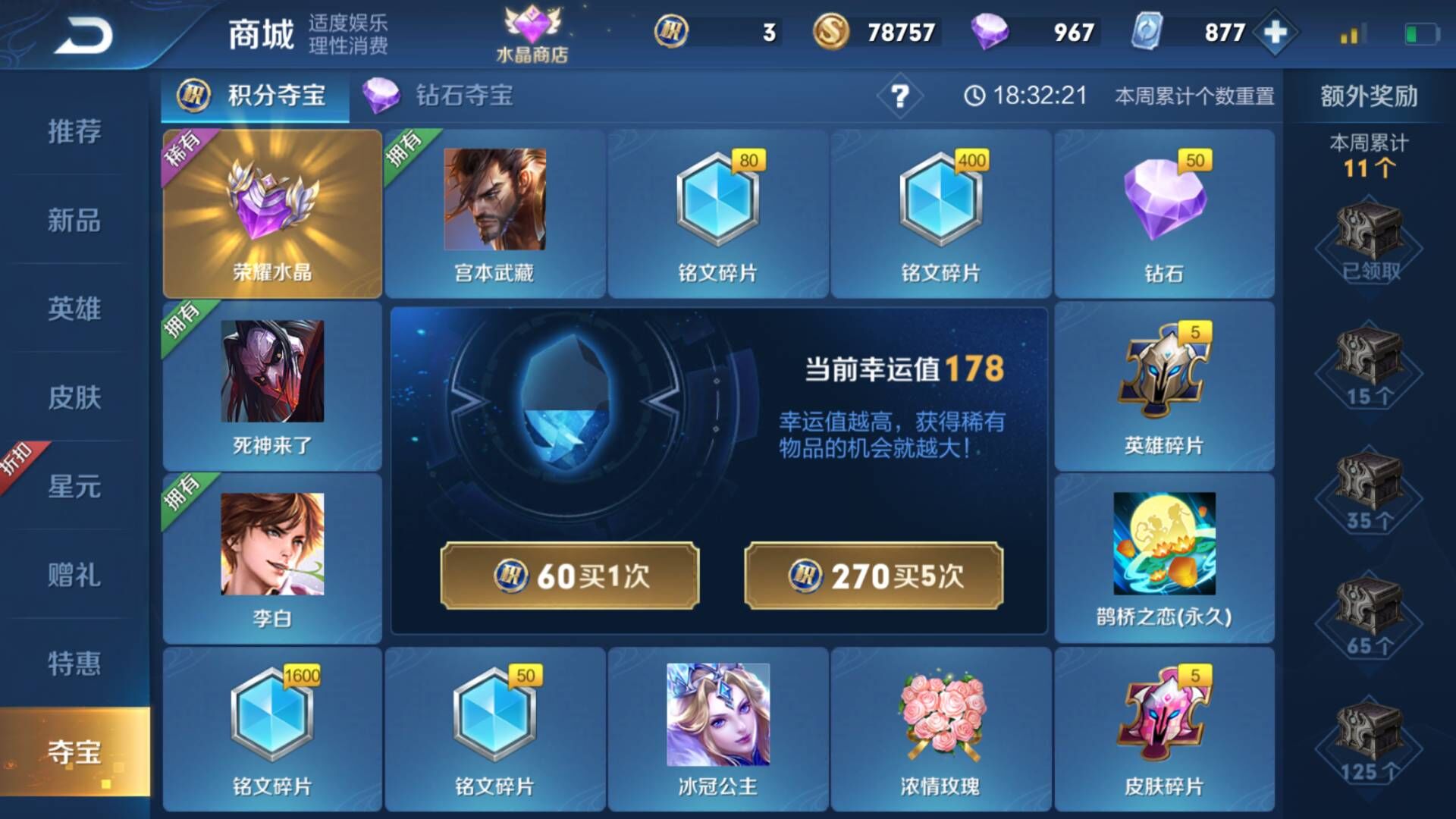This screenshot has height=819, width=1456.
Task: Claim the 已领取 reward chest
Action: tap(1369, 235)
